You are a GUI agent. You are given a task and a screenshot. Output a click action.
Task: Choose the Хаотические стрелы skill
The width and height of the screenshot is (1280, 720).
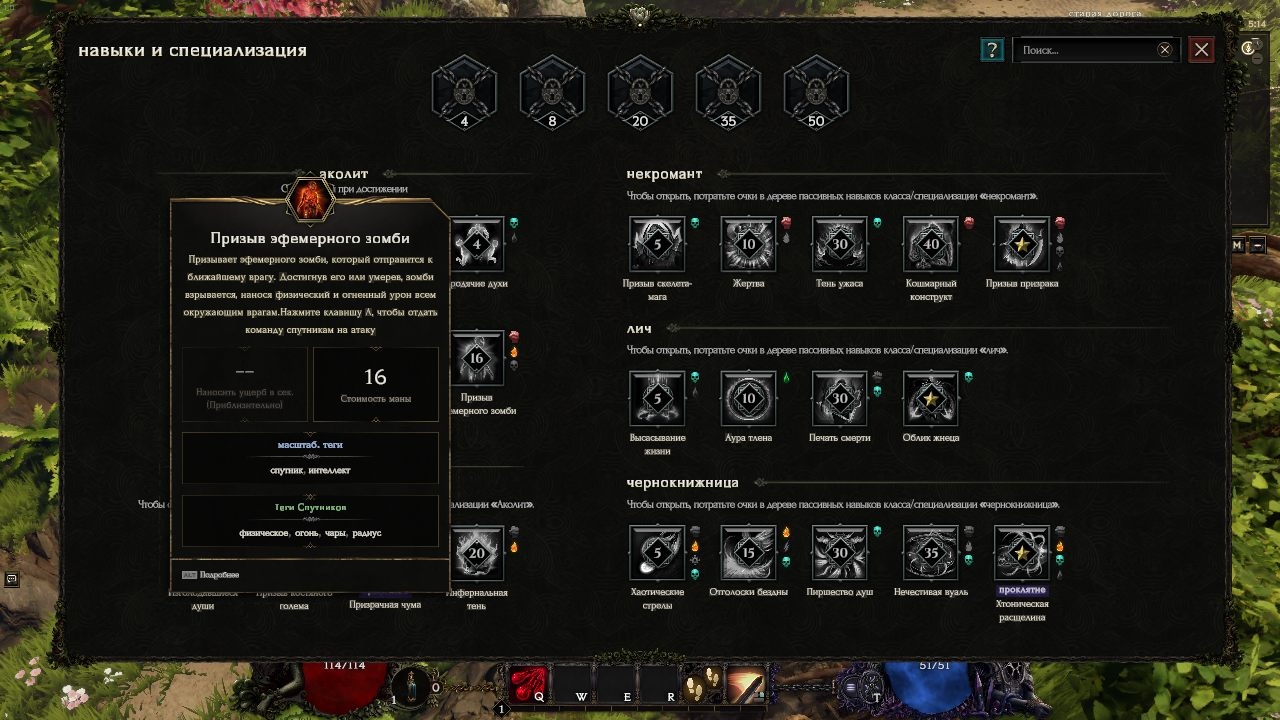657,552
